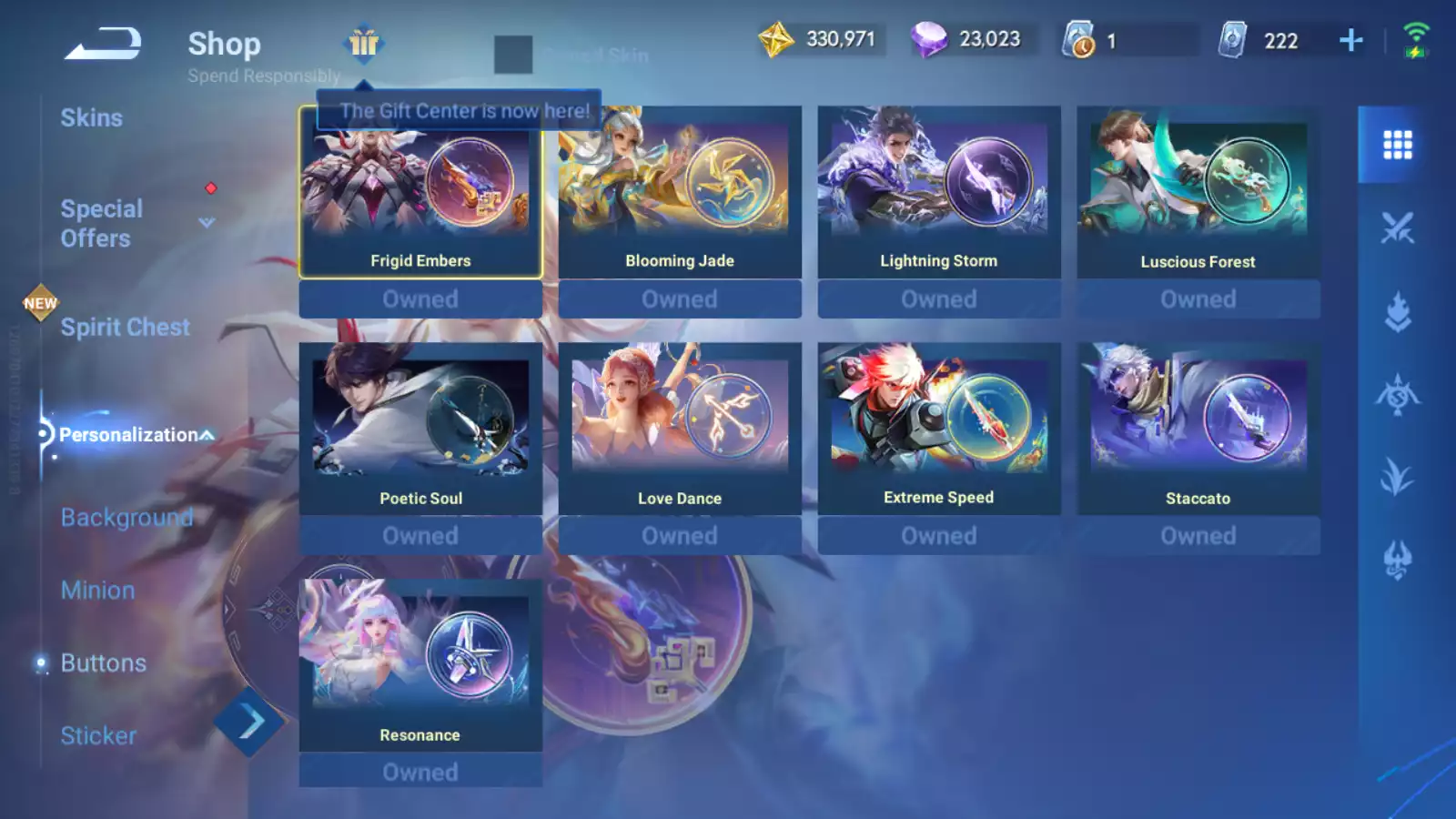Open the Love Dance button skin

click(x=680, y=430)
